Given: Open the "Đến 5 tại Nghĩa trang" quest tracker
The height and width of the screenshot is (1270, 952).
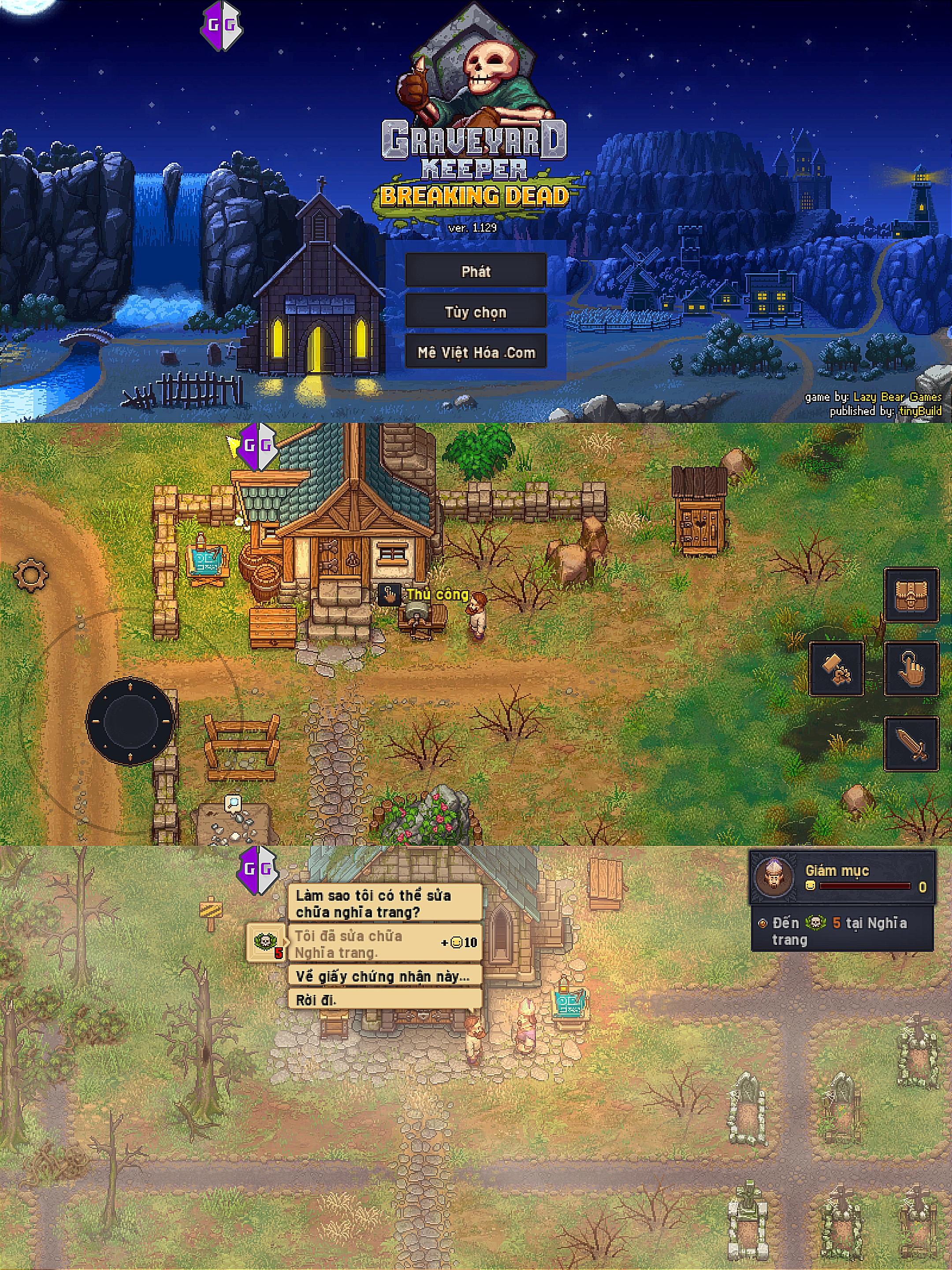Looking at the screenshot, I should 842,931.
